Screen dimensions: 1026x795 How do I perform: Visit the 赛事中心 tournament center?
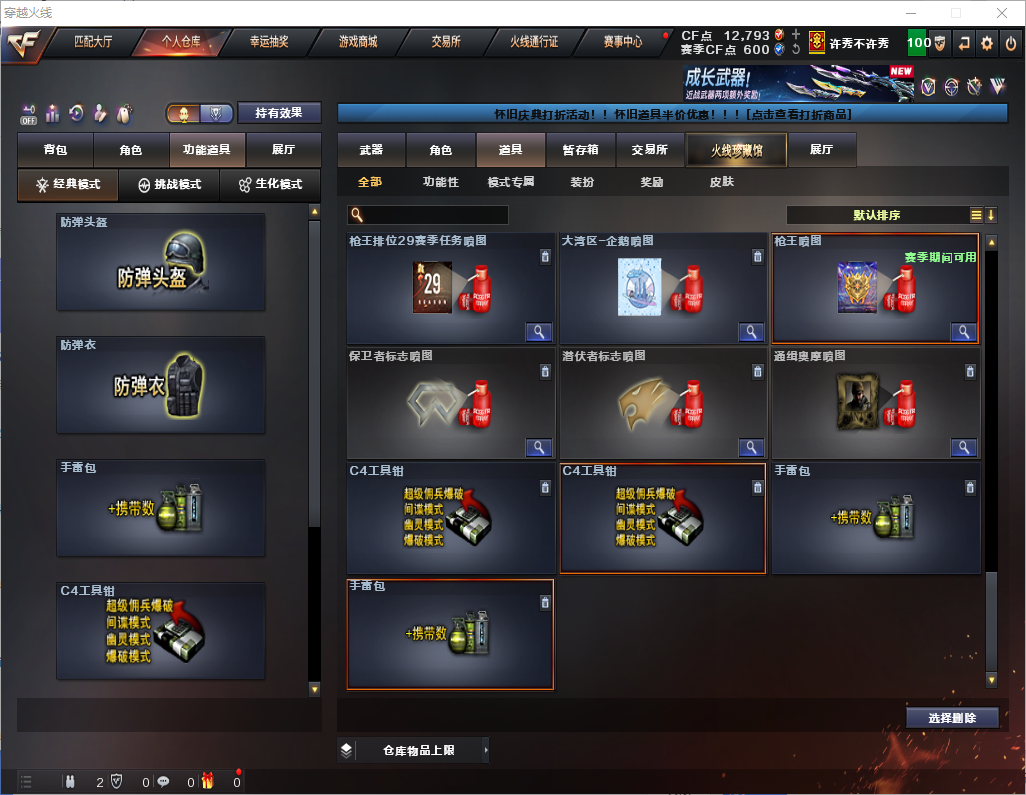tap(622, 42)
